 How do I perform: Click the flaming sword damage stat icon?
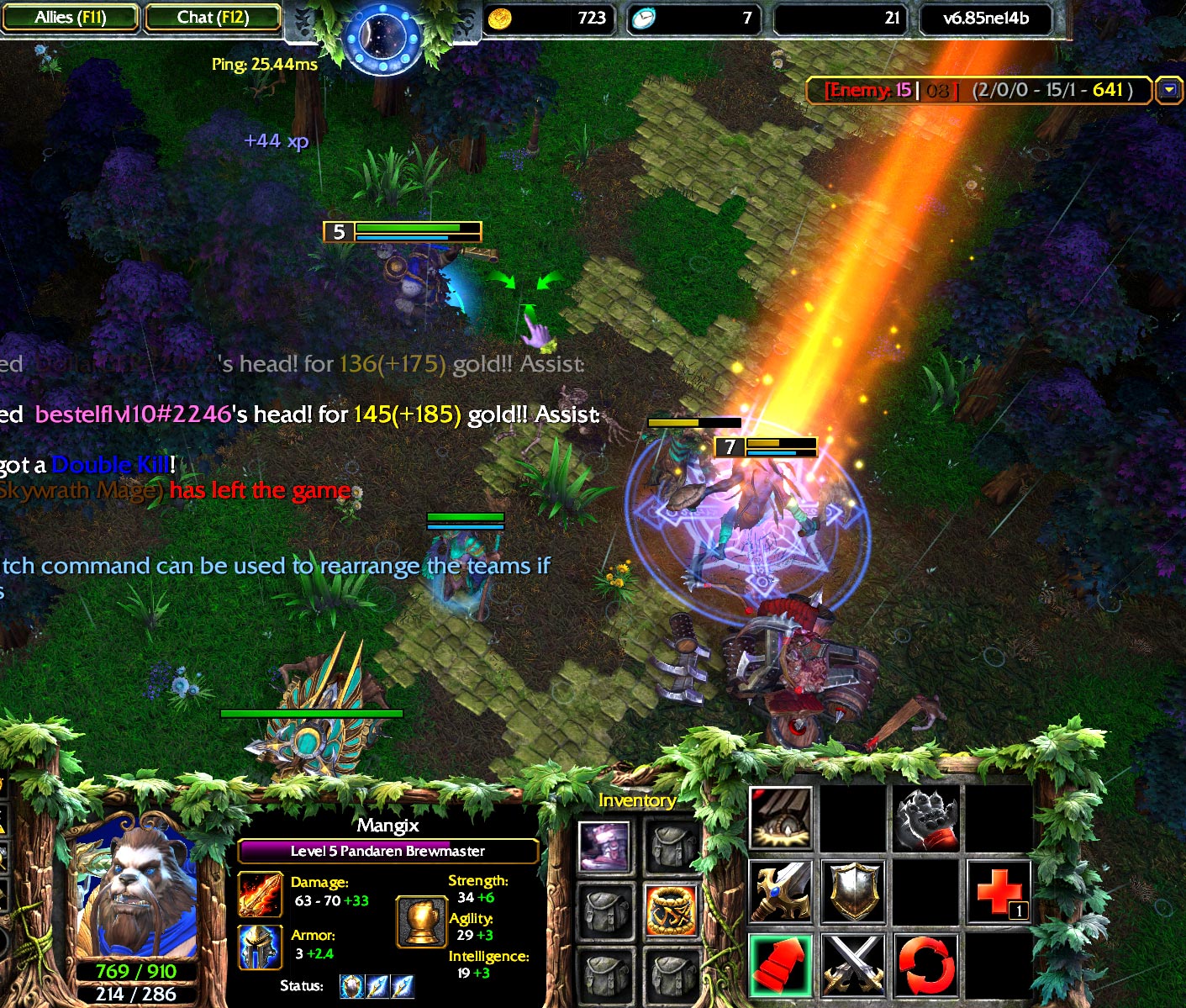[x=260, y=895]
